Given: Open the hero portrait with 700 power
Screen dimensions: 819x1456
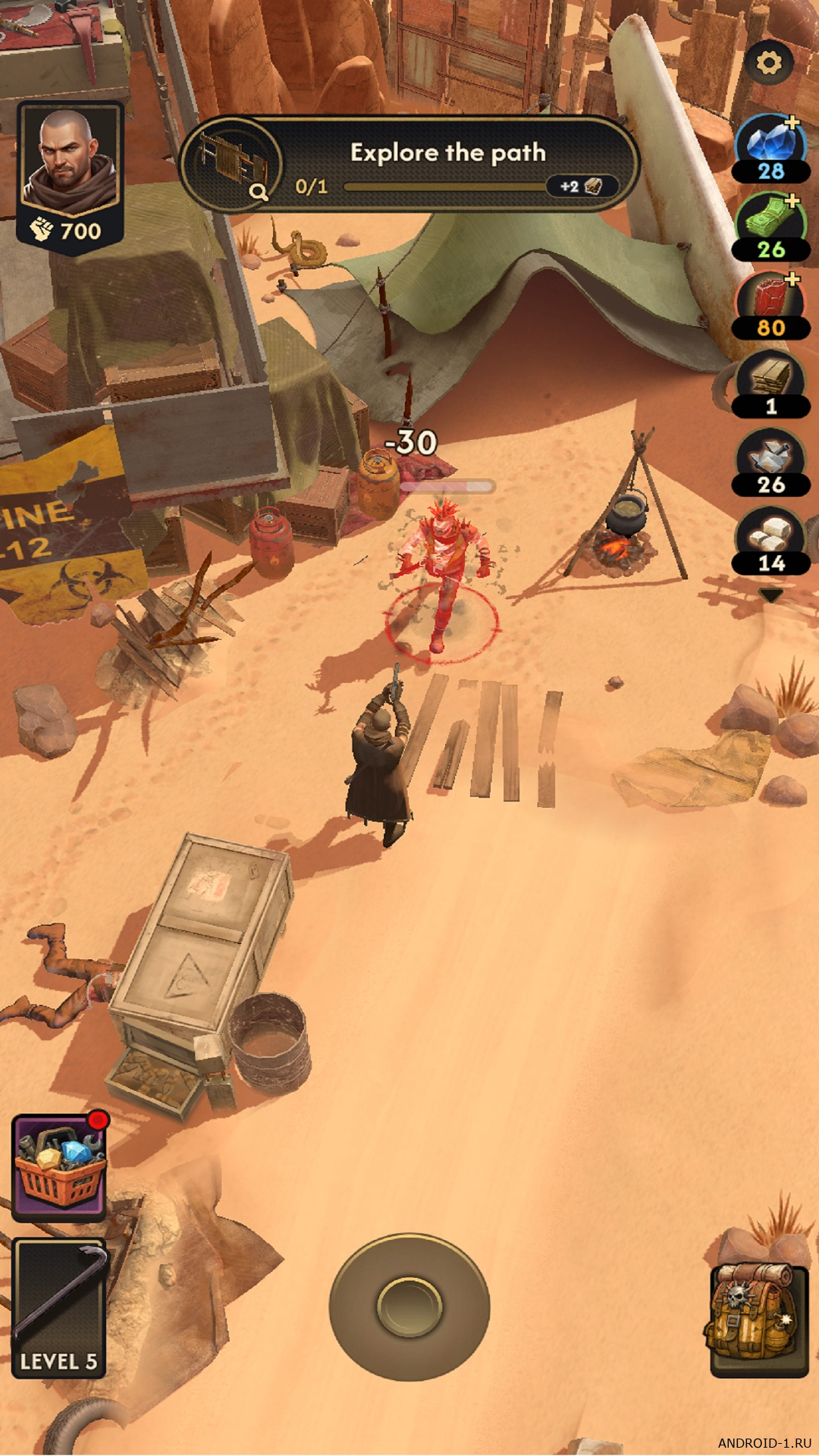Looking at the screenshot, I should click(70, 176).
